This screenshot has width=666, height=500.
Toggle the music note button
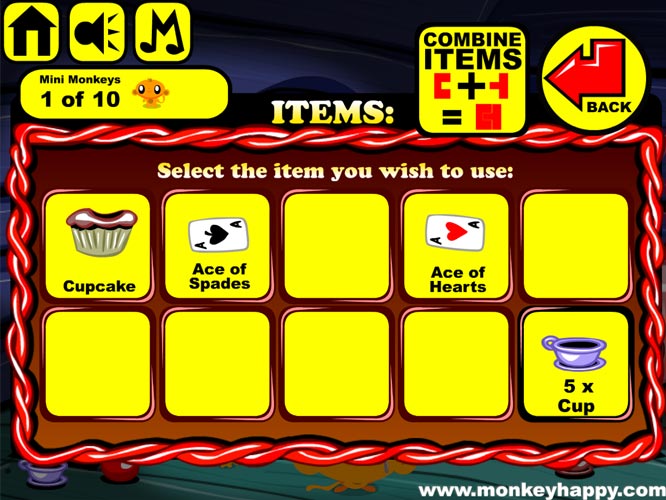click(162, 32)
